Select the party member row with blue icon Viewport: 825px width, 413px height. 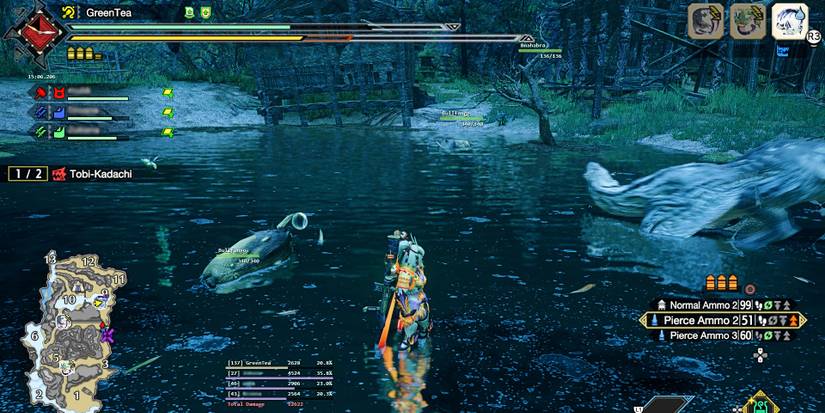point(90,112)
